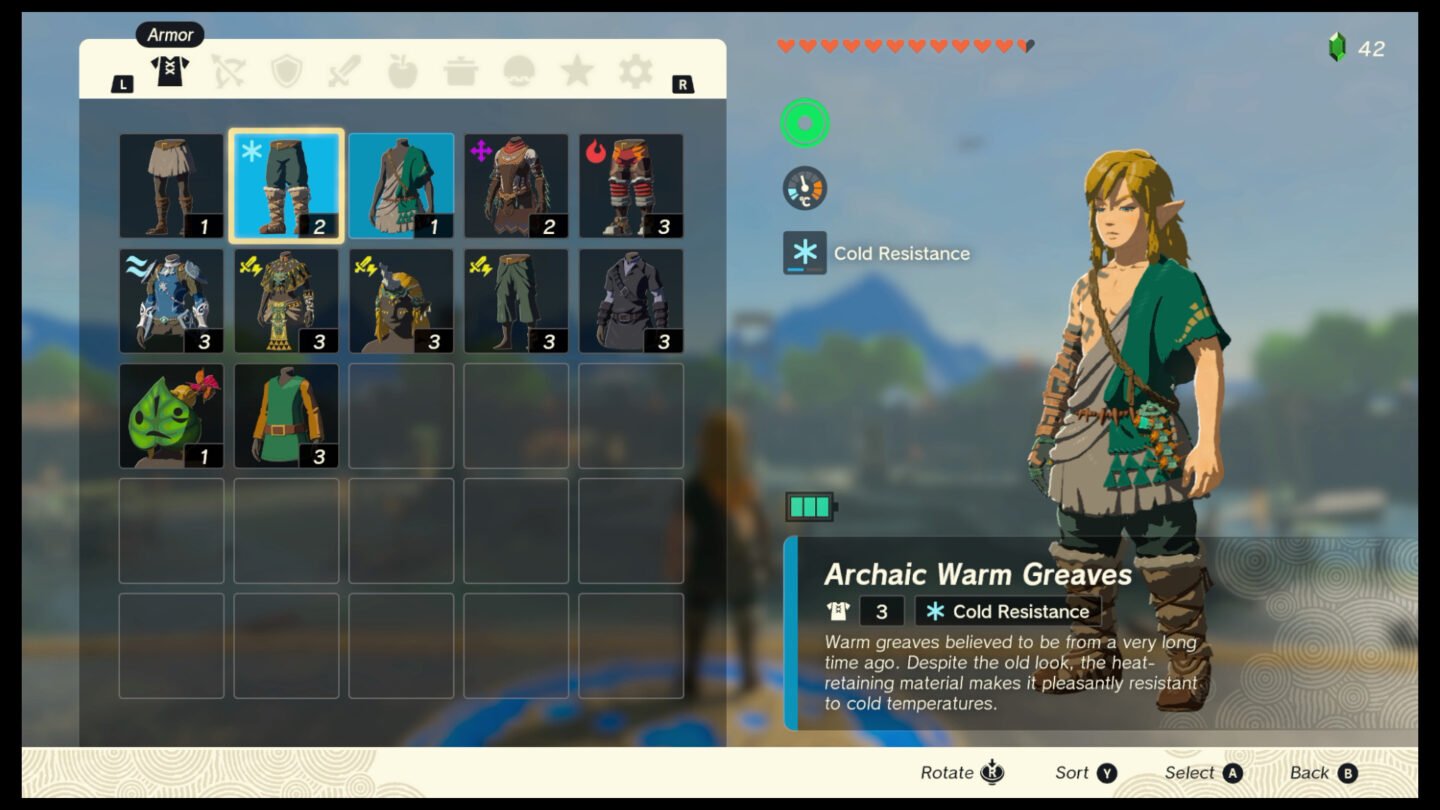Viewport: 1440px width, 810px height.
Task: Click the Cold Resistance status icon
Action: click(x=805, y=253)
